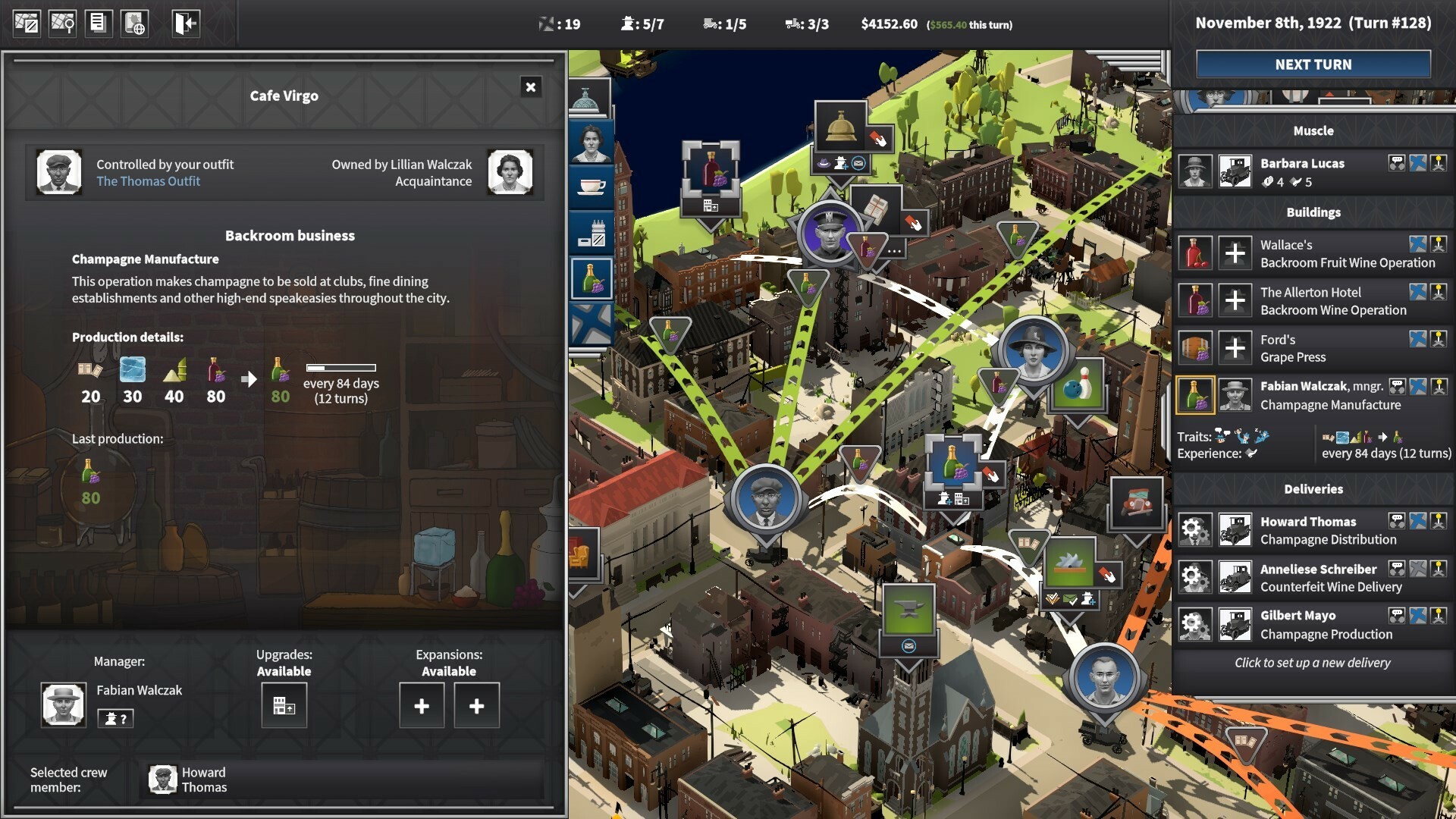
Task: Open the ledger documents icon in the toolbar
Action: [x=99, y=23]
